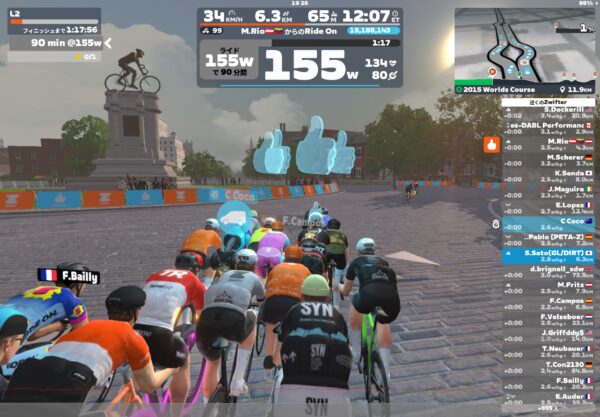Tap the orange thumbs-up Ride On button
Viewport: 600px width, 417px height.
coord(491,144)
